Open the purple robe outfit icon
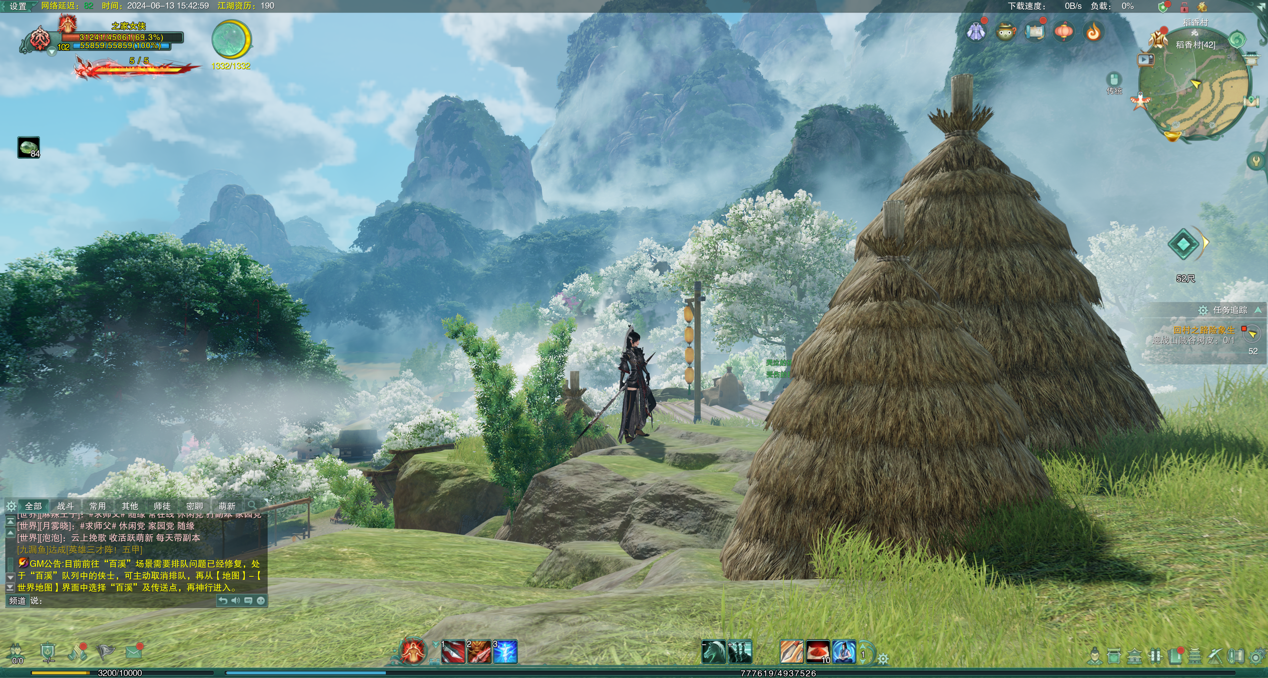 point(976,32)
